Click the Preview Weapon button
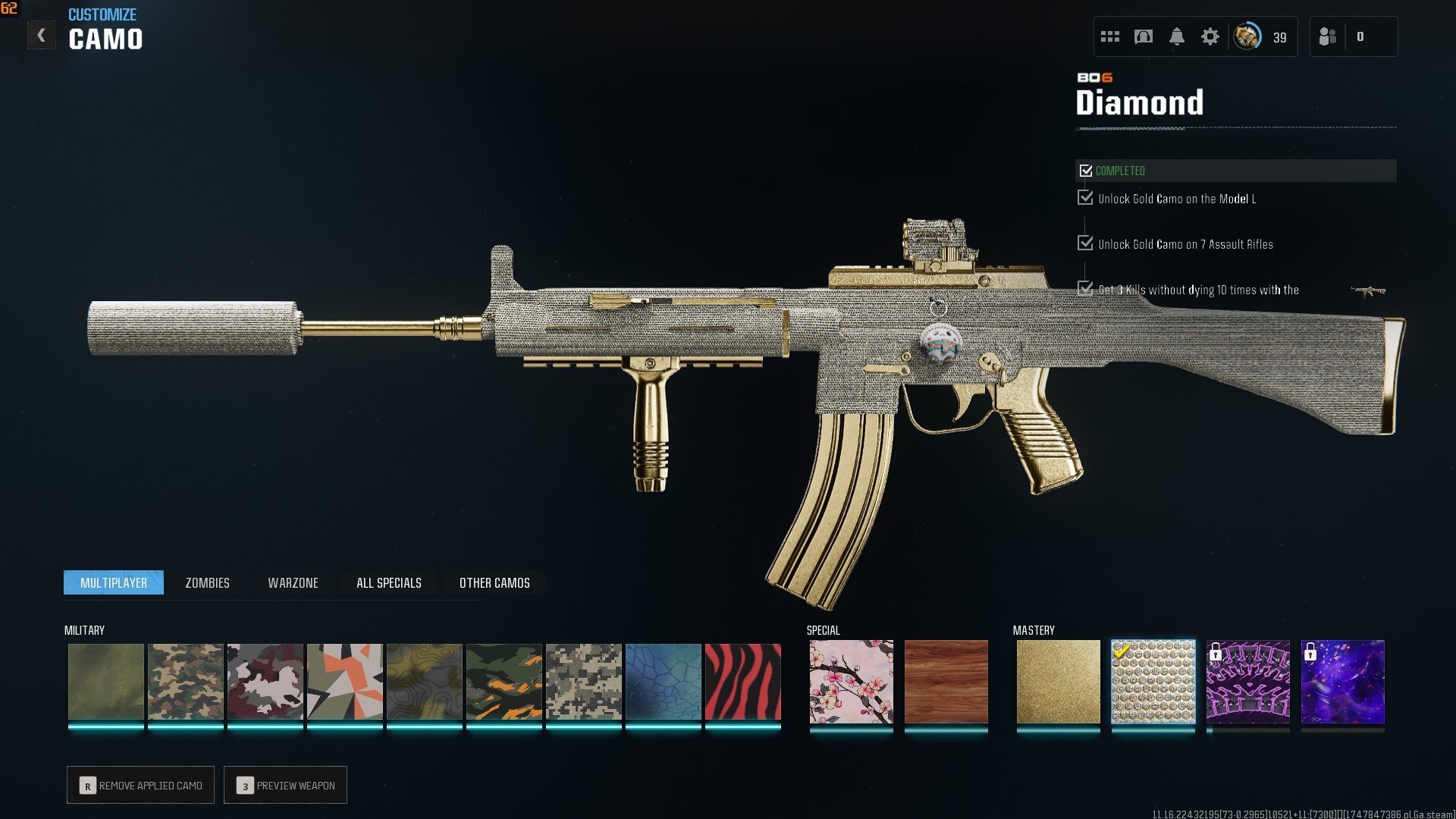 285,785
